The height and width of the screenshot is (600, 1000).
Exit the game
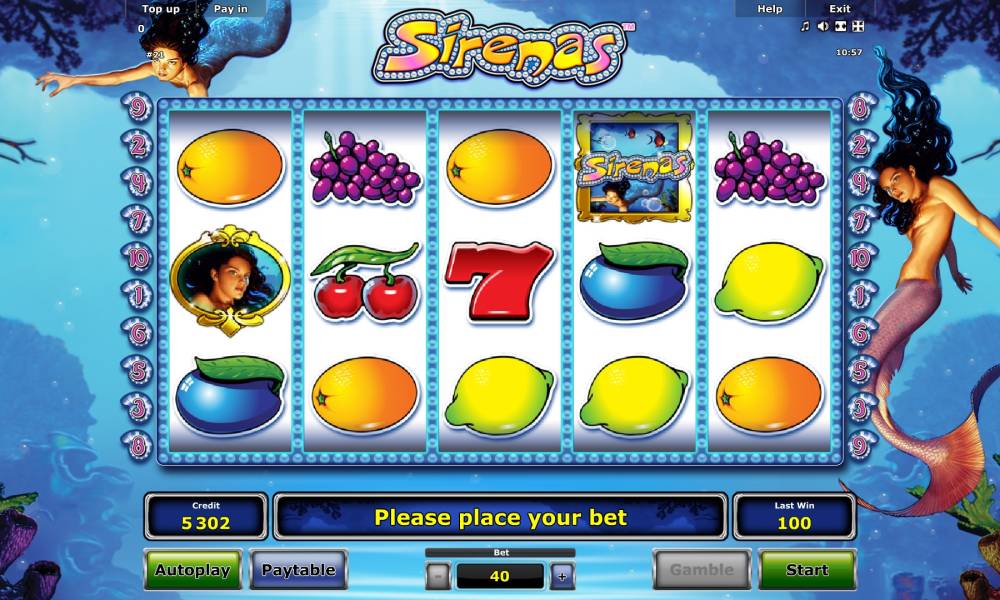tap(840, 9)
